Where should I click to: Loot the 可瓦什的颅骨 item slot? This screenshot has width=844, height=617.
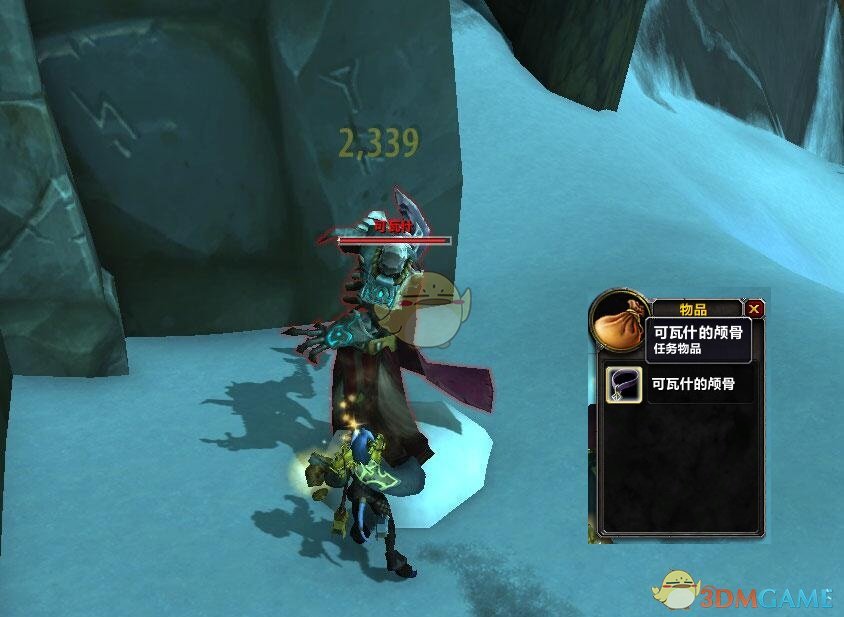[x=622, y=383]
